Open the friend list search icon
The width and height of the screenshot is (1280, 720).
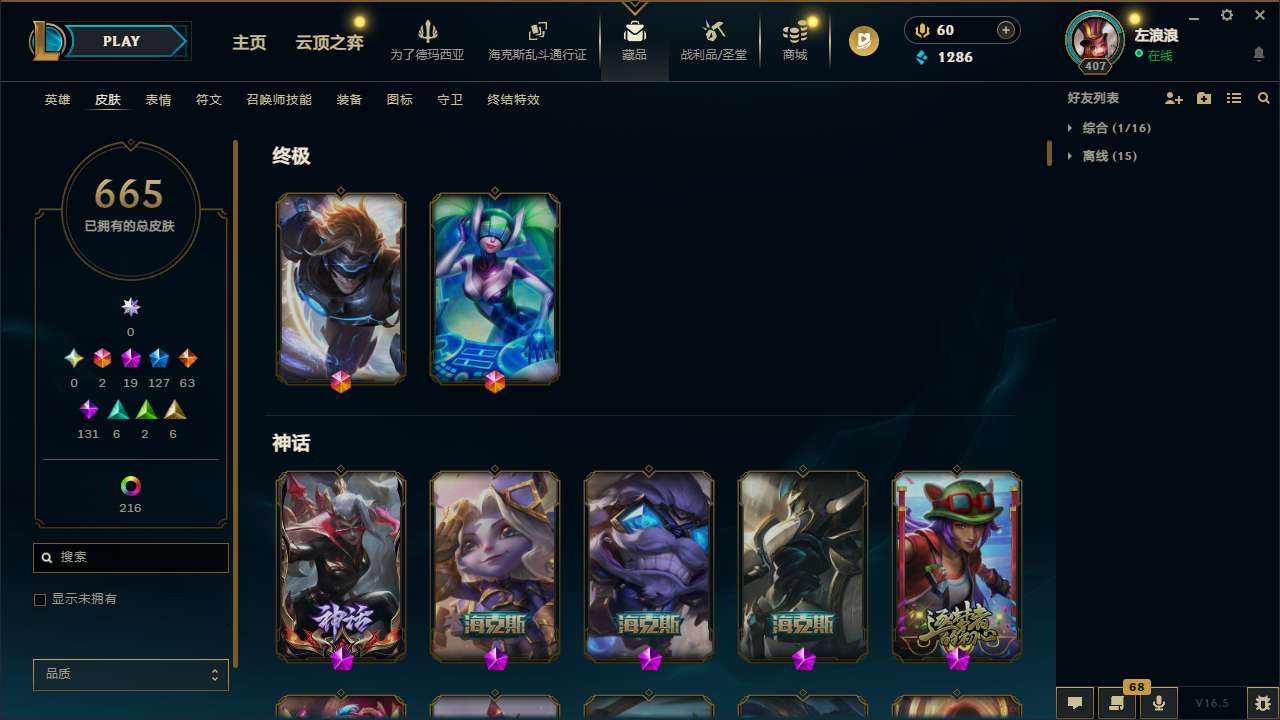[x=1264, y=98]
